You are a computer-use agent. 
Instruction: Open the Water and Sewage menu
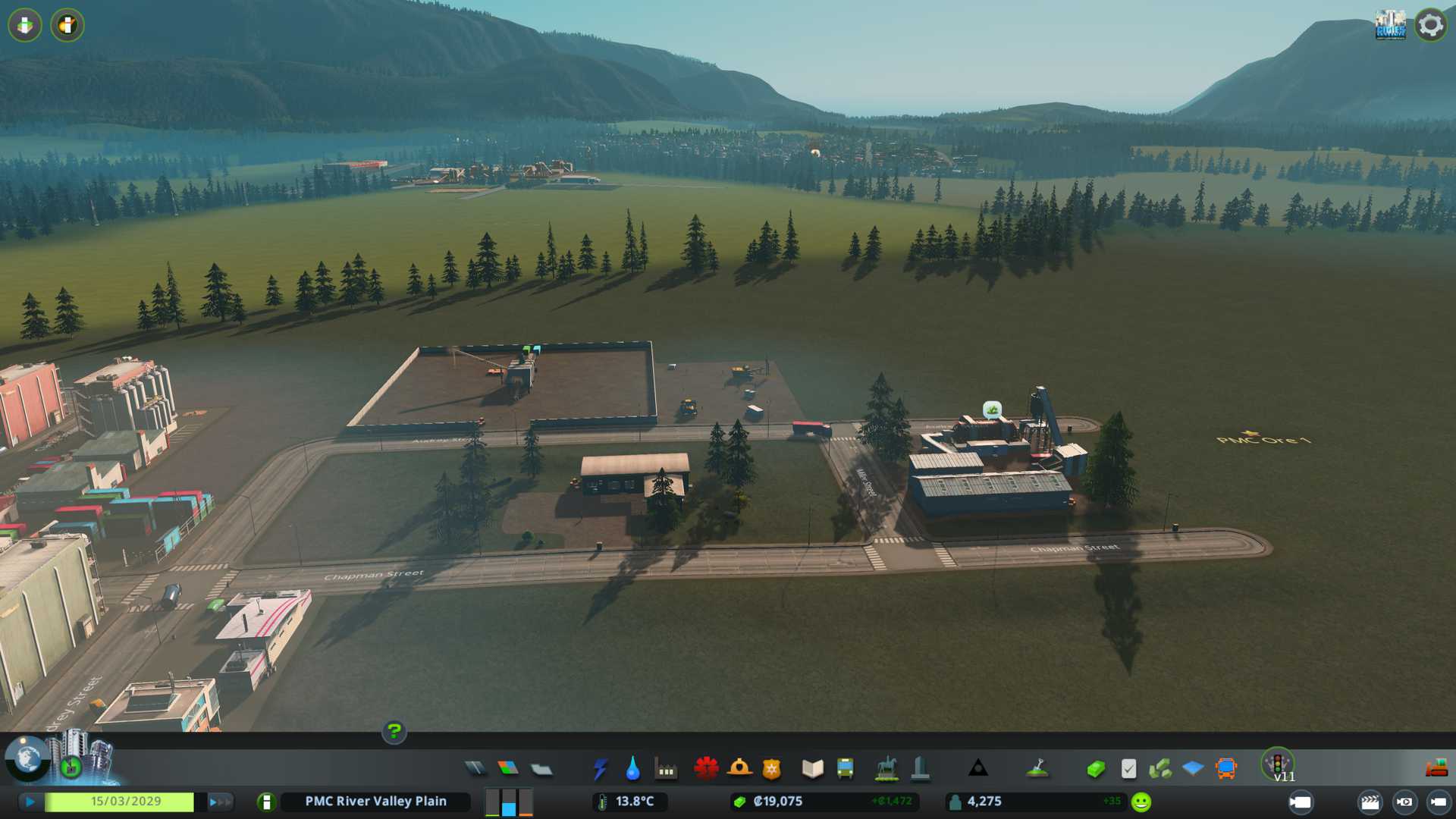click(632, 769)
